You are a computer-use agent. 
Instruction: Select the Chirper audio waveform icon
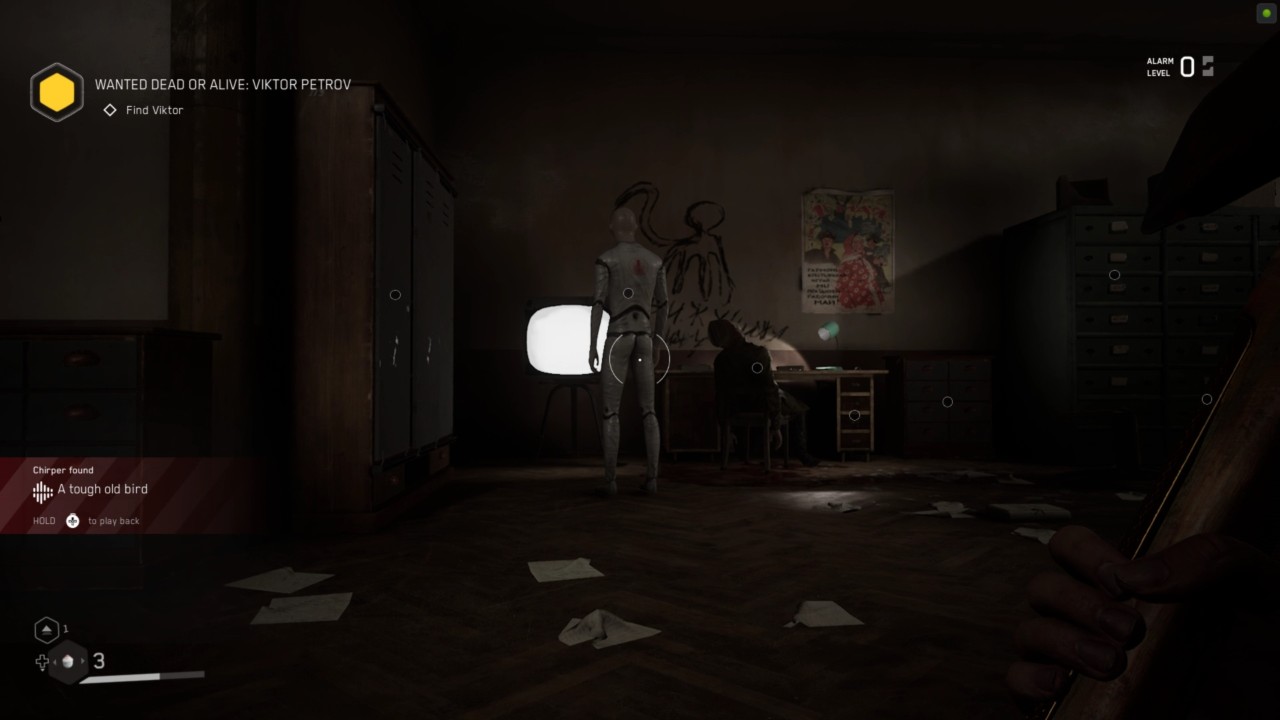pyautogui.click(x=41, y=491)
